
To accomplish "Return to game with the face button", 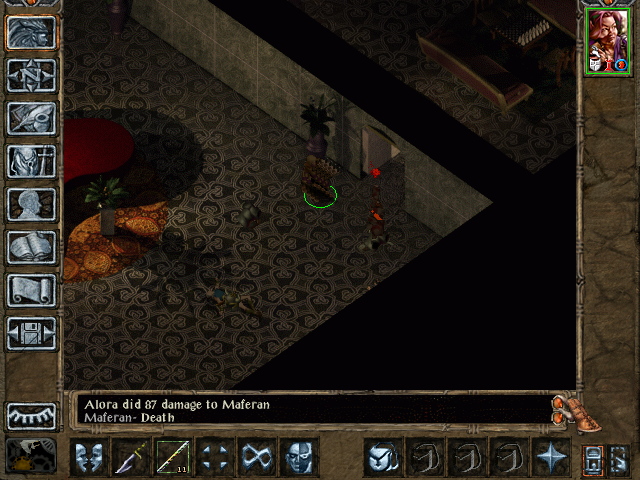I will tap(31, 31).
